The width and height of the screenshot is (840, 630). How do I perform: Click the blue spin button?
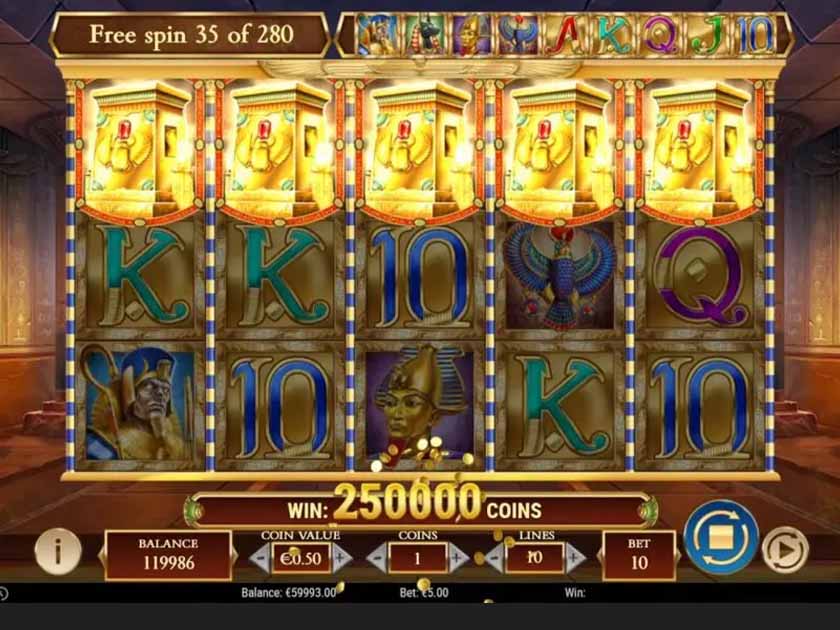721,537
